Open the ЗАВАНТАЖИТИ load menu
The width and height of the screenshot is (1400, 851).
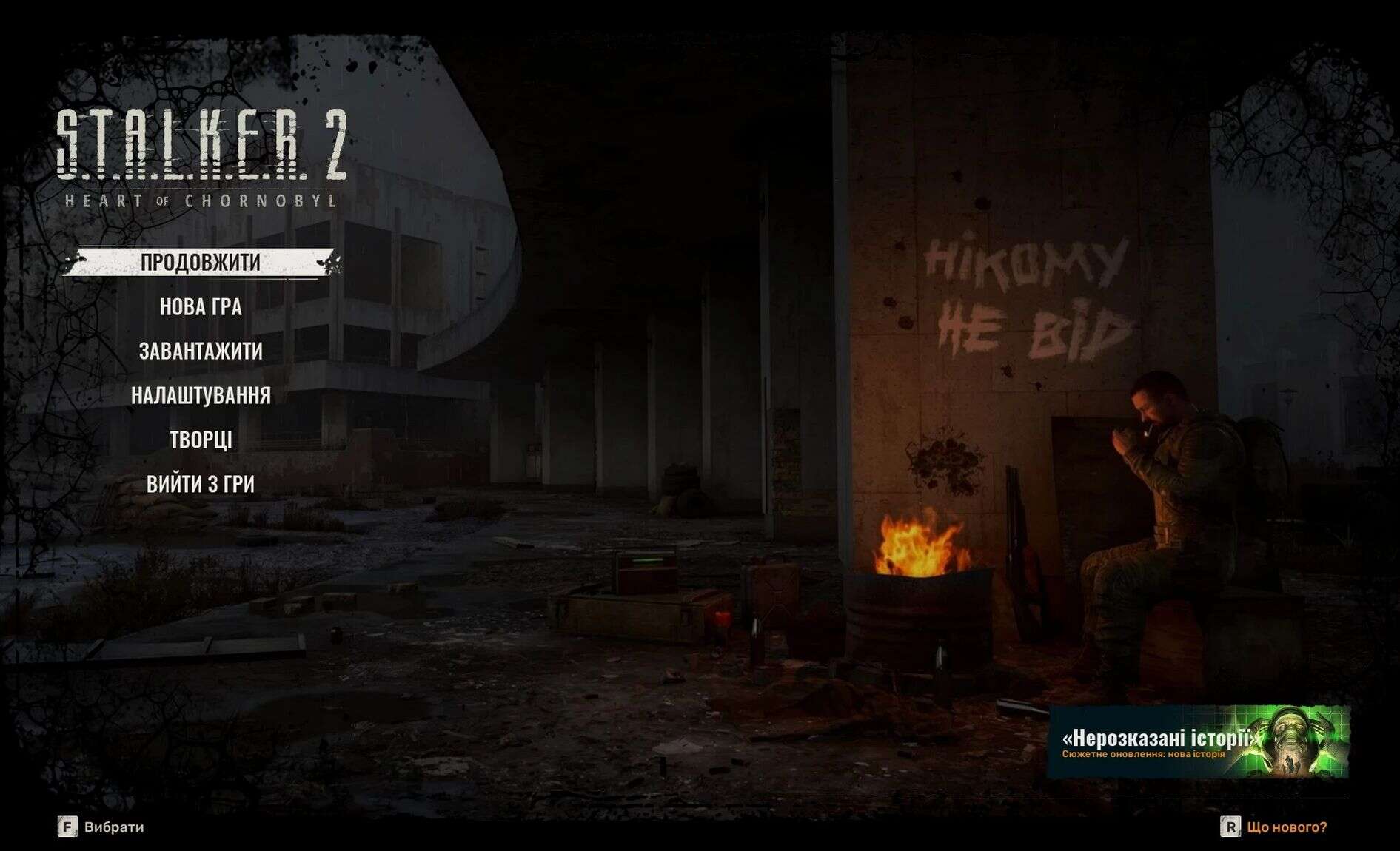point(201,351)
